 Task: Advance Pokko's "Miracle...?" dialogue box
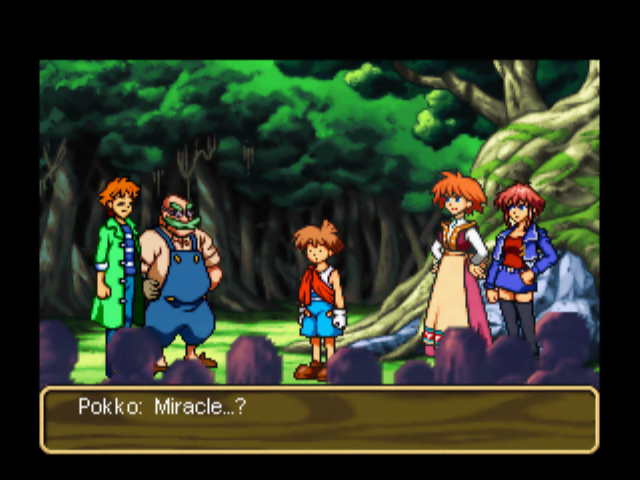pos(319,419)
